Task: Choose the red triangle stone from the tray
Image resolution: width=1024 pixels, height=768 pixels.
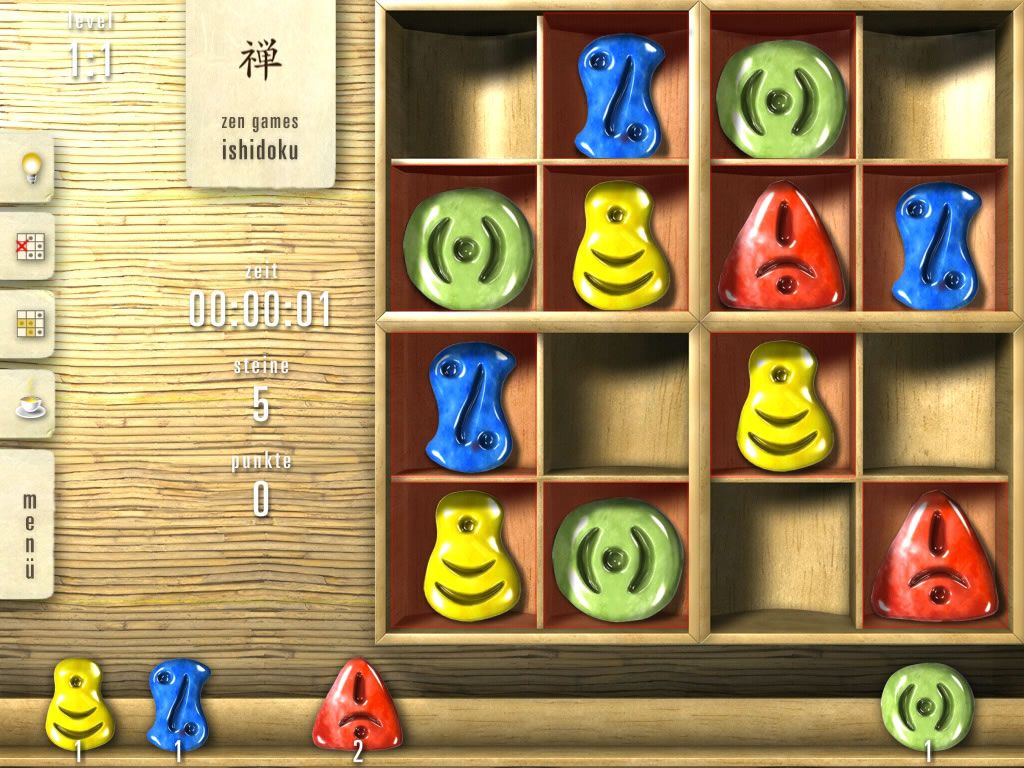Action: tap(356, 705)
